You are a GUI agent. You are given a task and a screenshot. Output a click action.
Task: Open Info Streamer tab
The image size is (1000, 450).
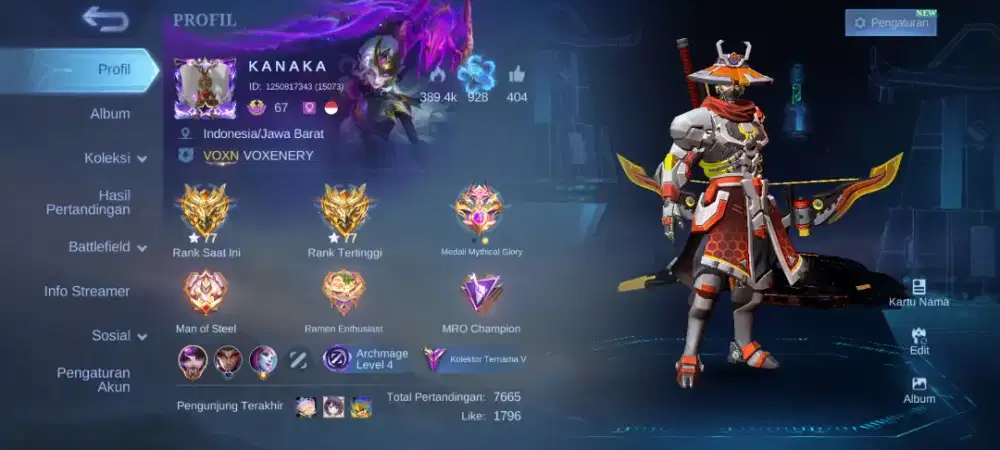tap(87, 291)
